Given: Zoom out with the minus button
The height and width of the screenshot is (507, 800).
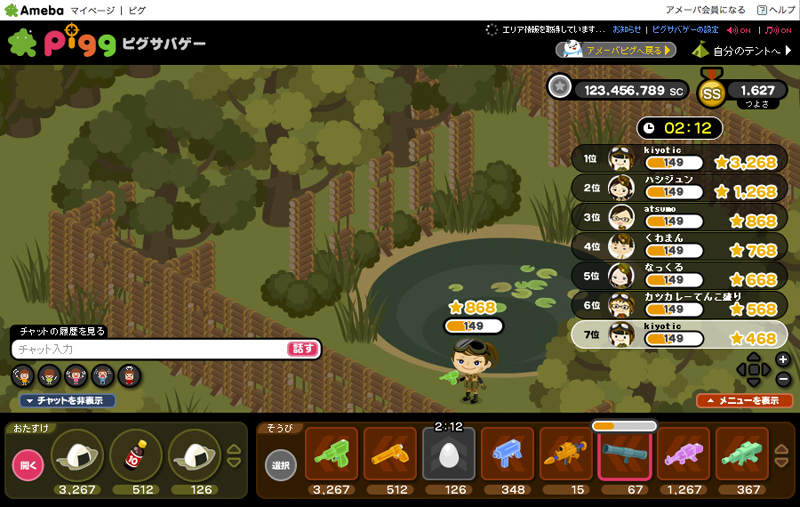Looking at the screenshot, I should point(782,380).
